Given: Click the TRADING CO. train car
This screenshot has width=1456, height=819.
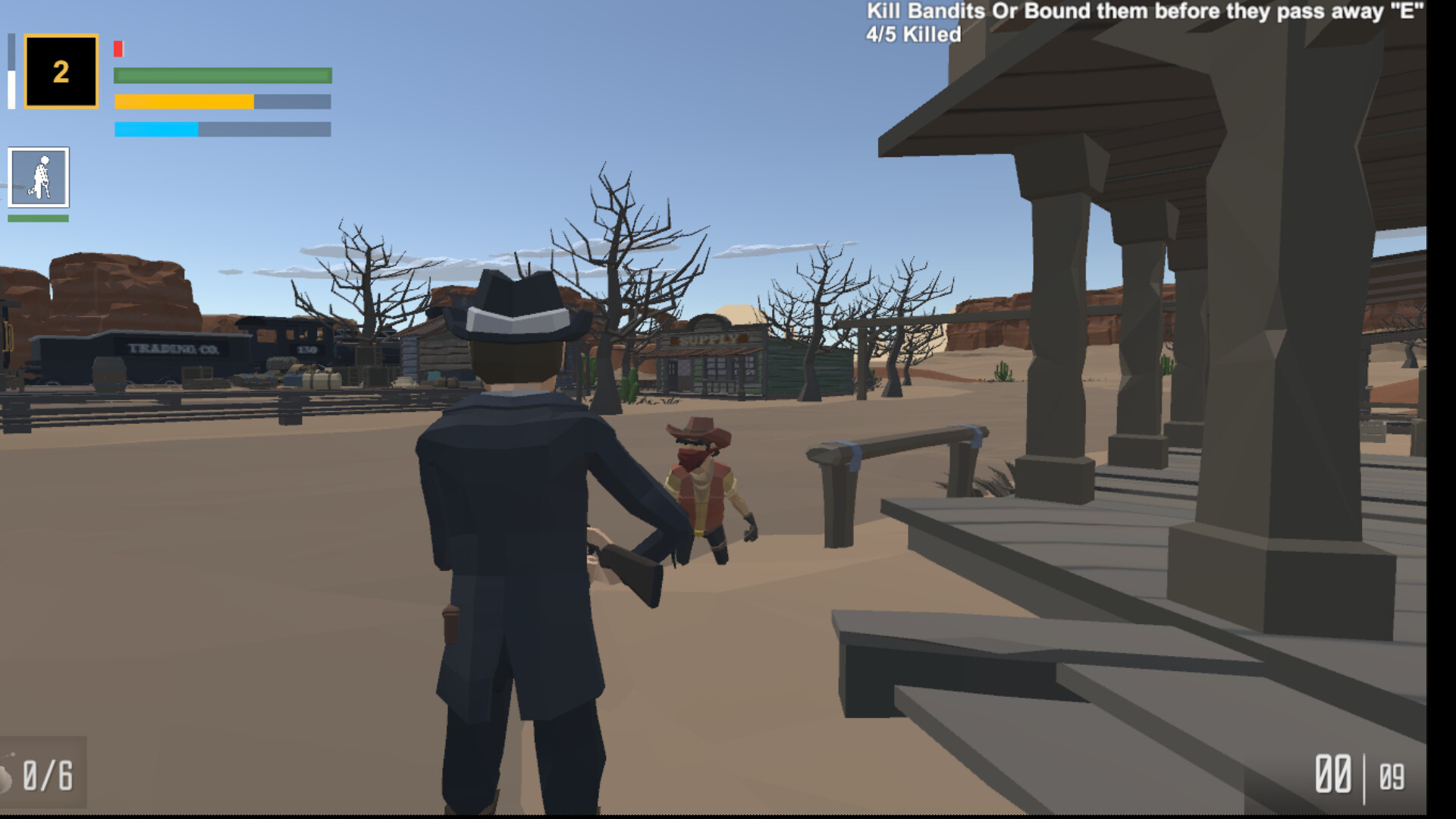Looking at the screenshot, I should 174,350.
